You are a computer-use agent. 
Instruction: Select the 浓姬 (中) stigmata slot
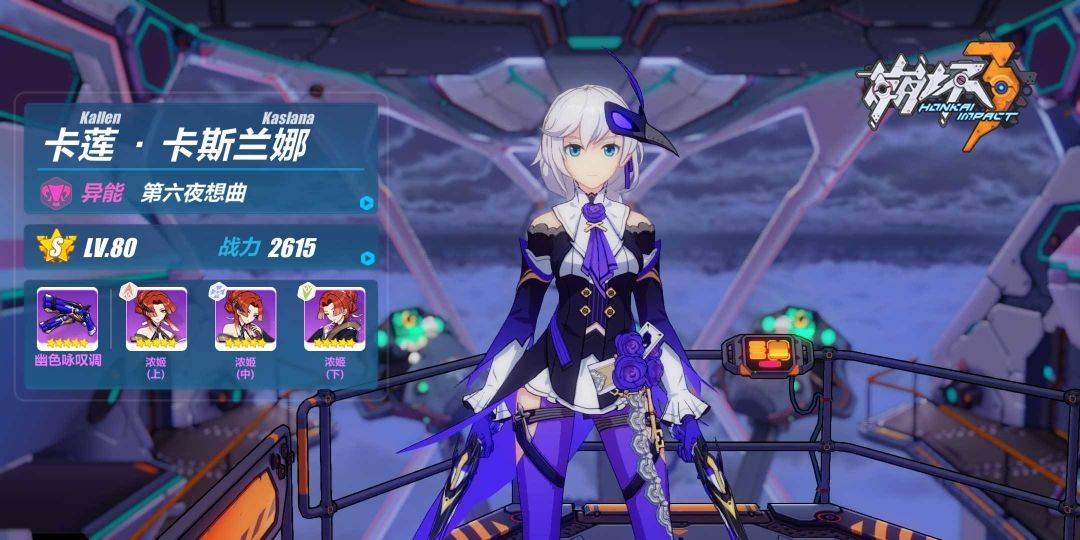click(x=245, y=319)
